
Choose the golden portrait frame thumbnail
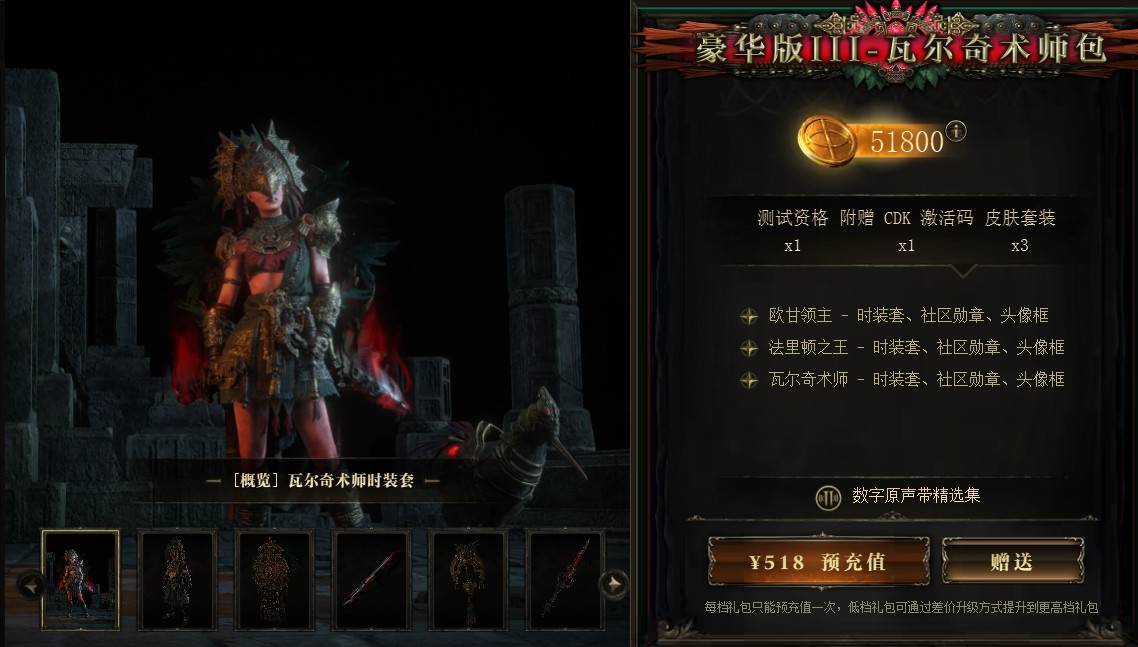tap(468, 580)
